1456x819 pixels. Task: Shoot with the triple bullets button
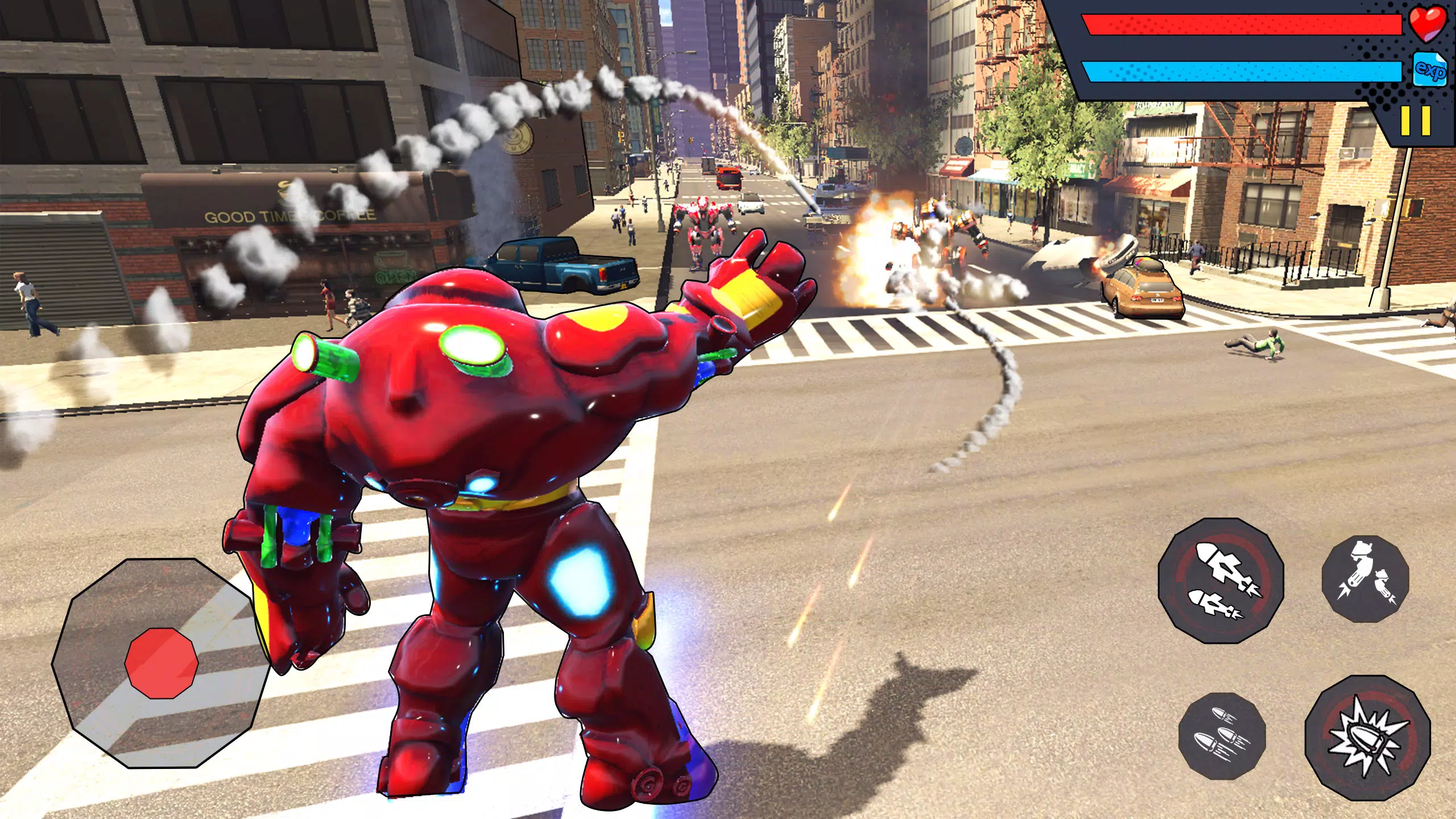point(1222,736)
